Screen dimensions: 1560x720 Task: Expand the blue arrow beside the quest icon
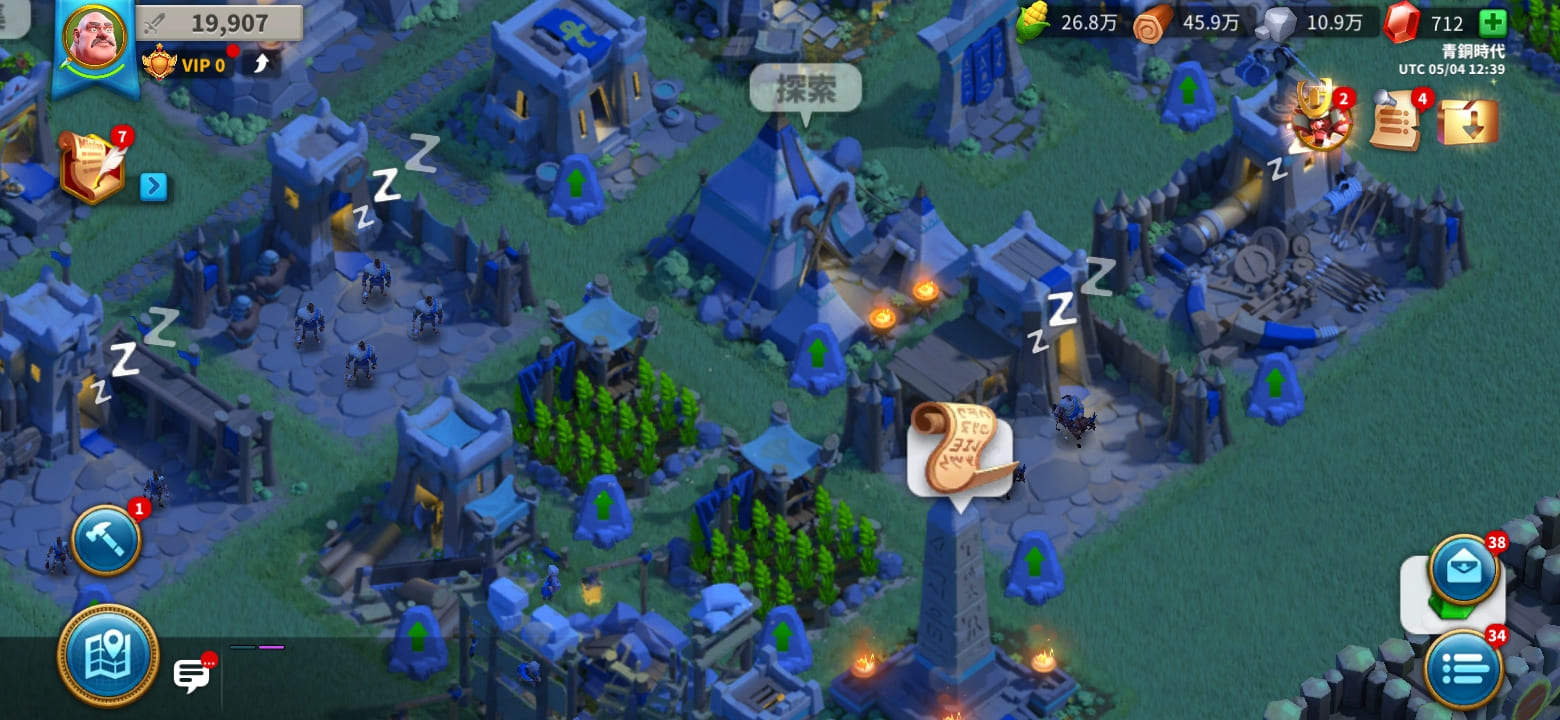(153, 187)
